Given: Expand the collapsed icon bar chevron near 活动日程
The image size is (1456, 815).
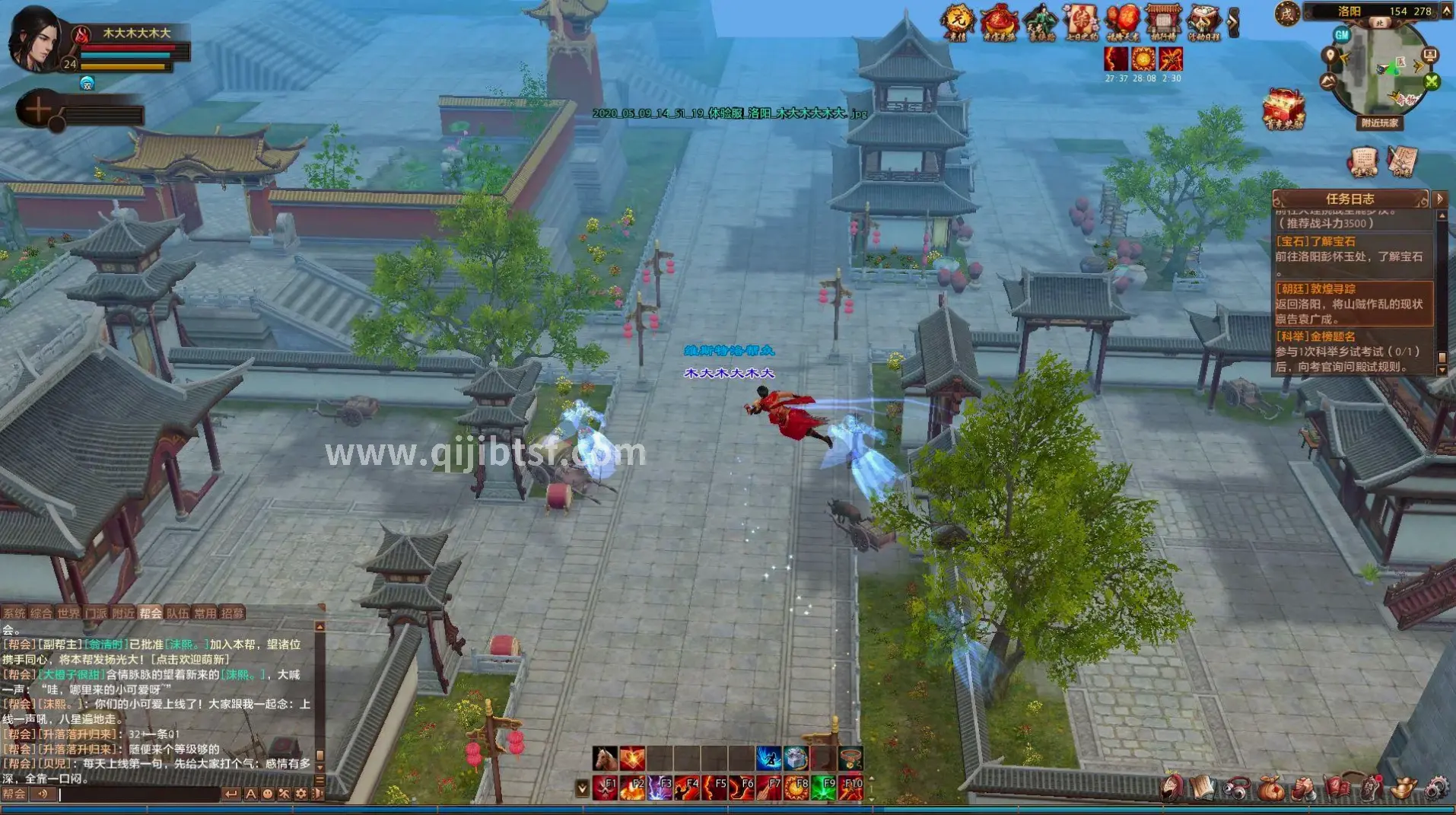Looking at the screenshot, I should pyautogui.click(x=1233, y=21).
